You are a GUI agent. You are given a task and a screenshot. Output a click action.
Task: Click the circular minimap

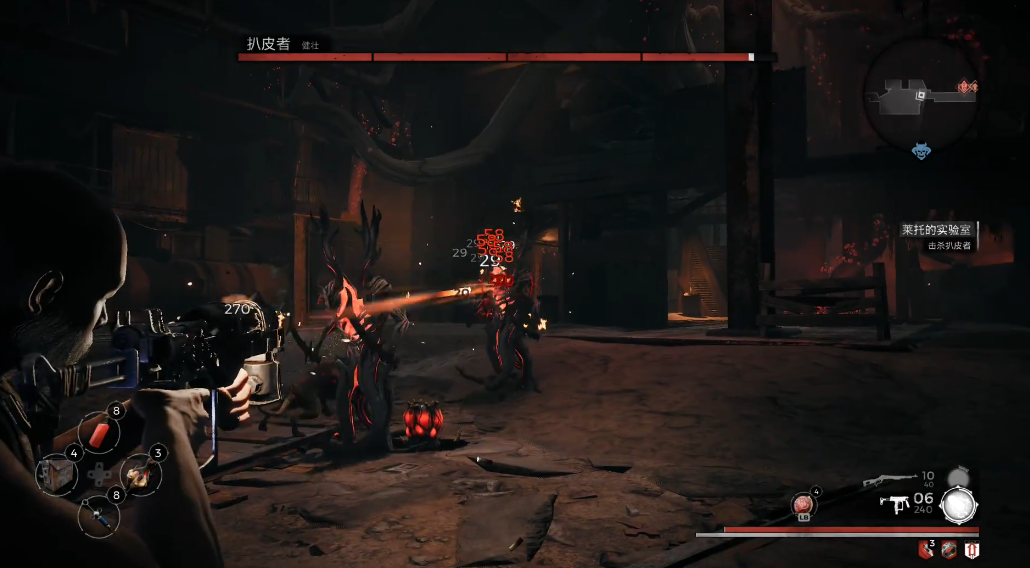pos(922,93)
